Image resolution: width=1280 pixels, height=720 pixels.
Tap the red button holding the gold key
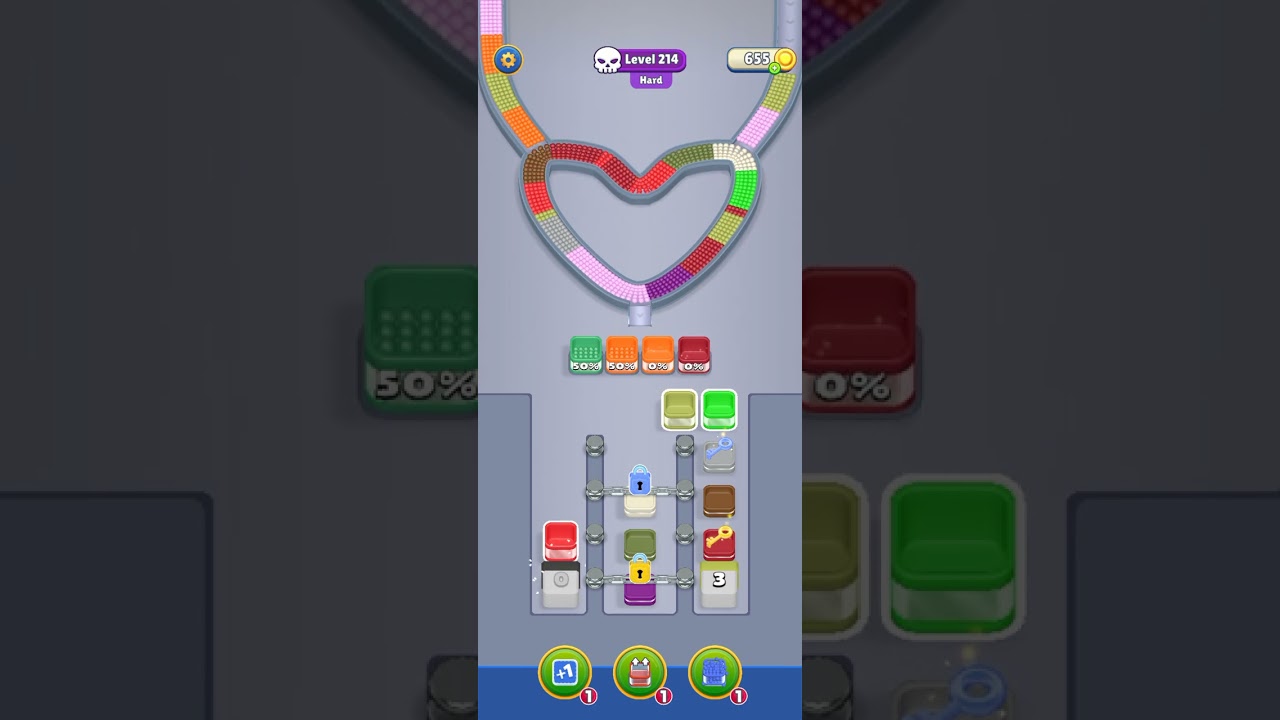click(x=716, y=541)
